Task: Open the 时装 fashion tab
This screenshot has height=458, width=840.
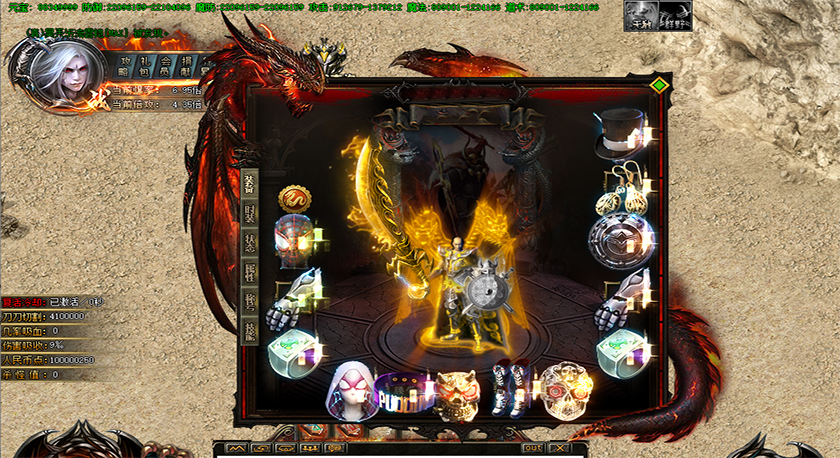Action: (249, 214)
